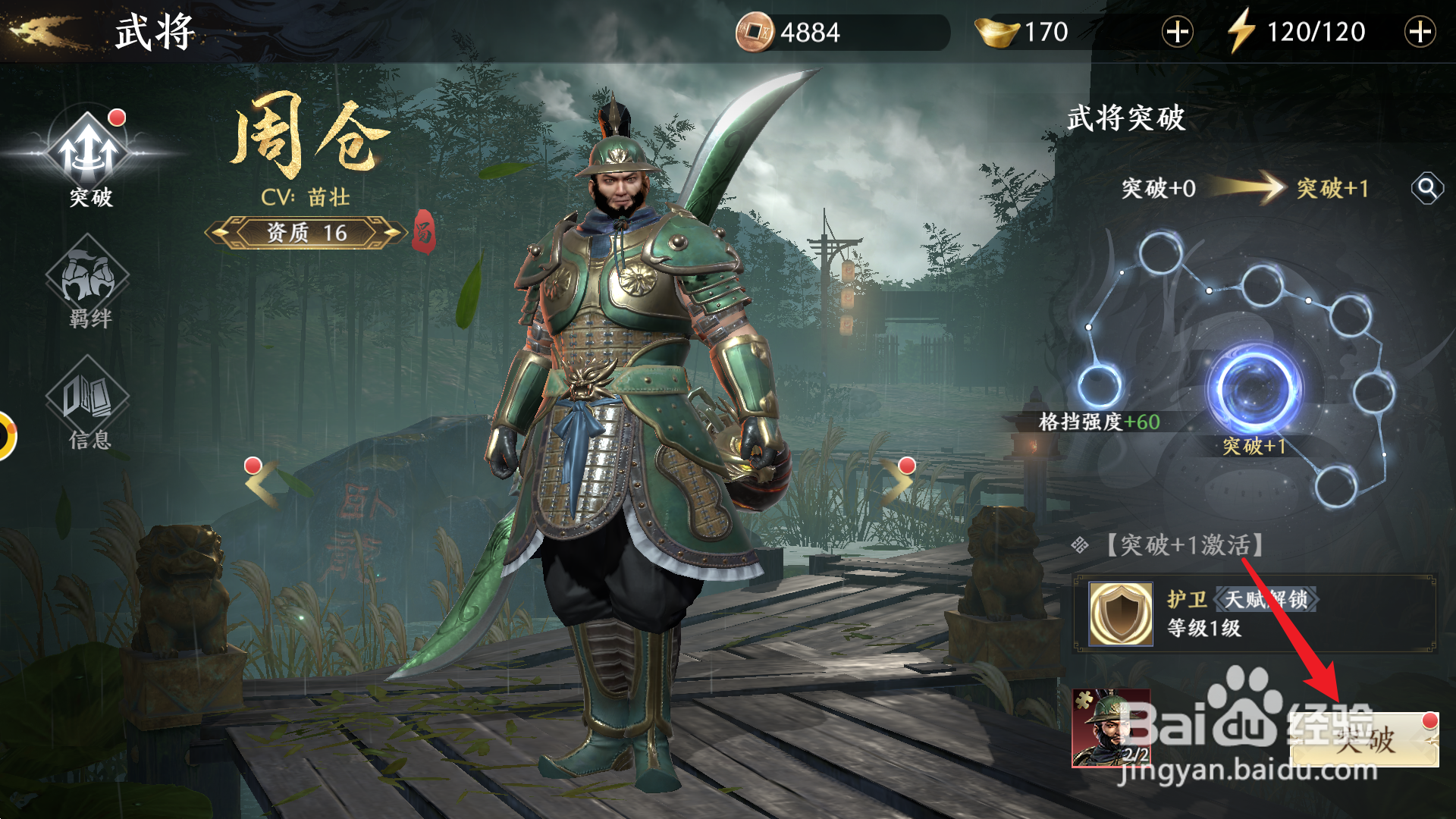
Task: Click the plus to buy gold ingots
Action: click(1176, 32)
